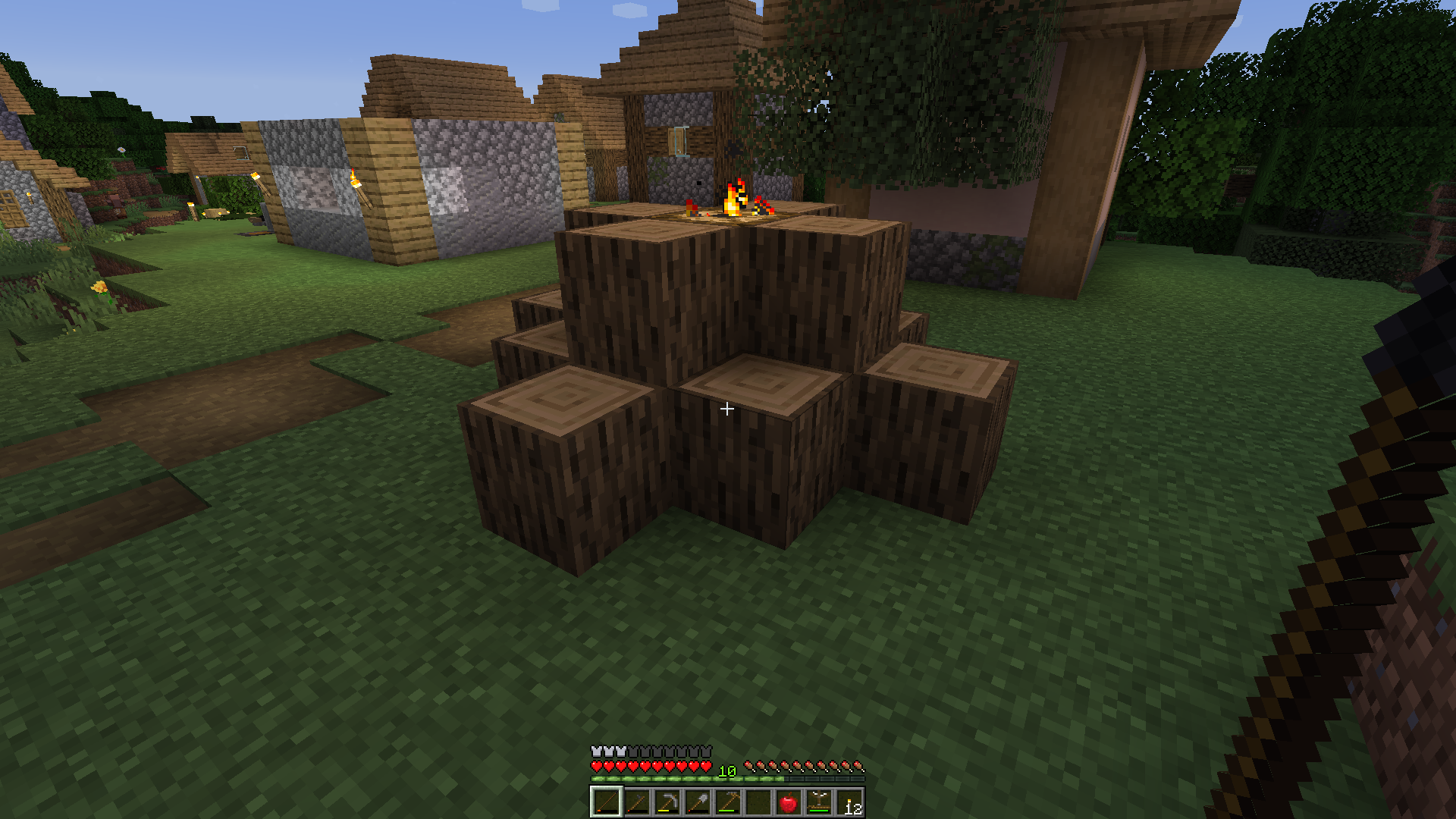
Task: Select the iron shovel in the hotbar
Action: tap(696, 802)
